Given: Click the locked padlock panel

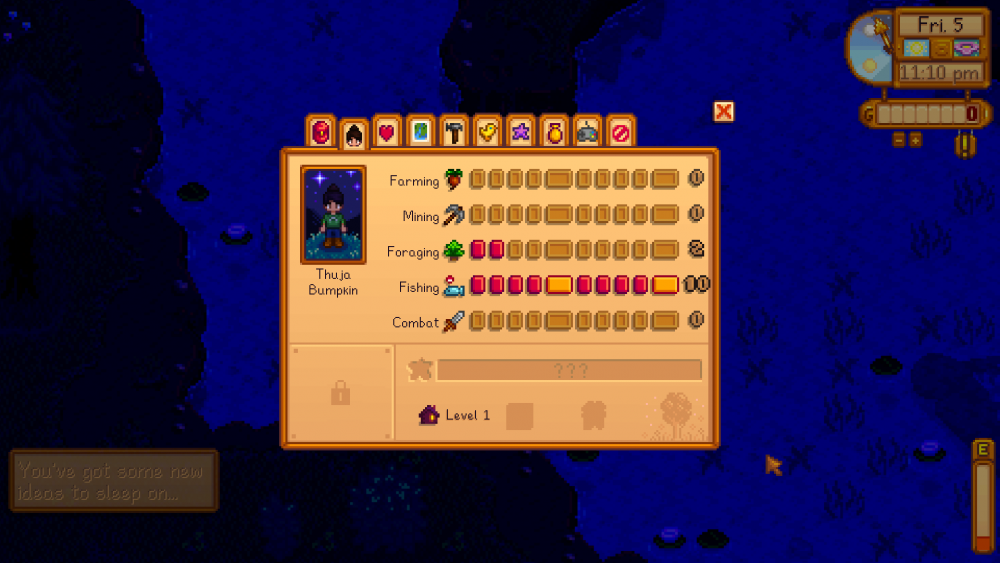Looking at the screenshot, I should click(x=340, y=394).
